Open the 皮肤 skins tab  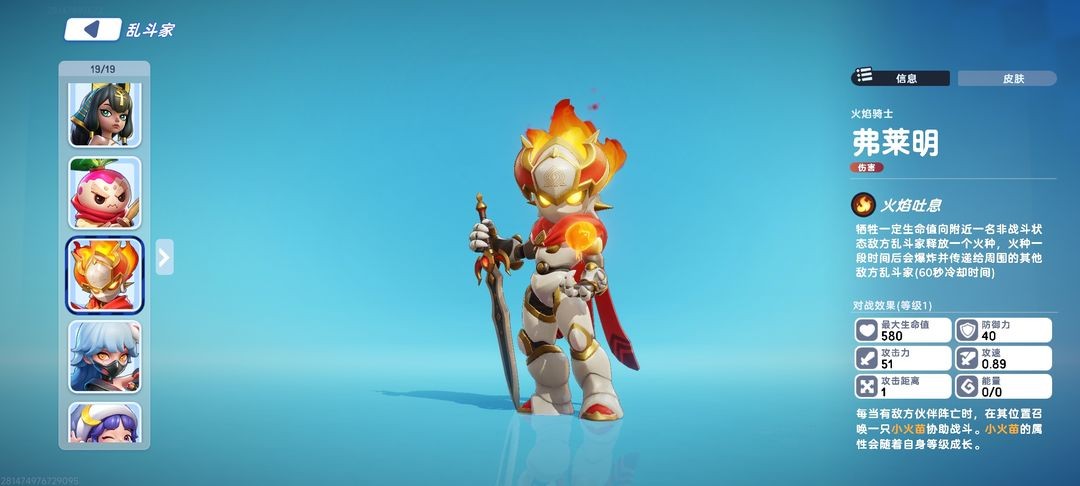[1006, 78]
